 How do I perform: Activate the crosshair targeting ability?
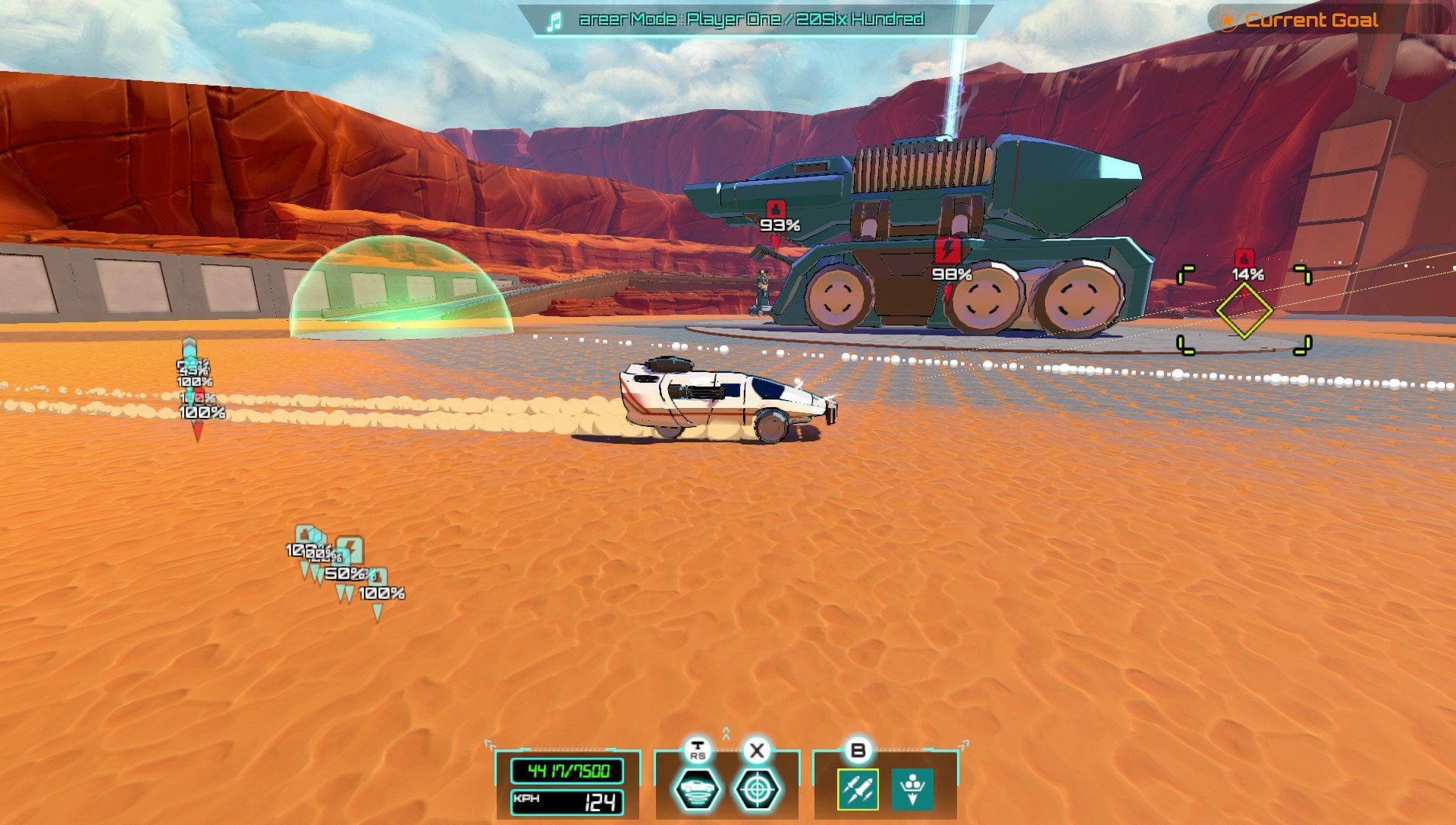click(x=757, y=789)
